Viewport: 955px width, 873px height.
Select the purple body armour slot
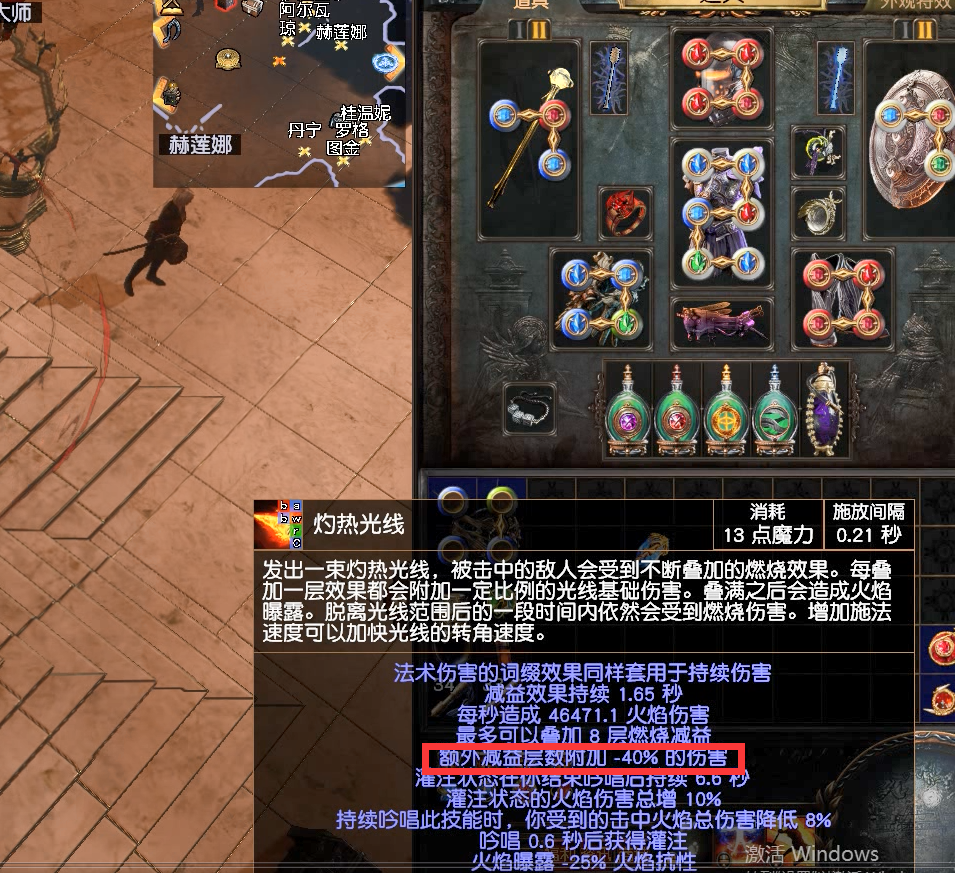[x=722, y=214]
